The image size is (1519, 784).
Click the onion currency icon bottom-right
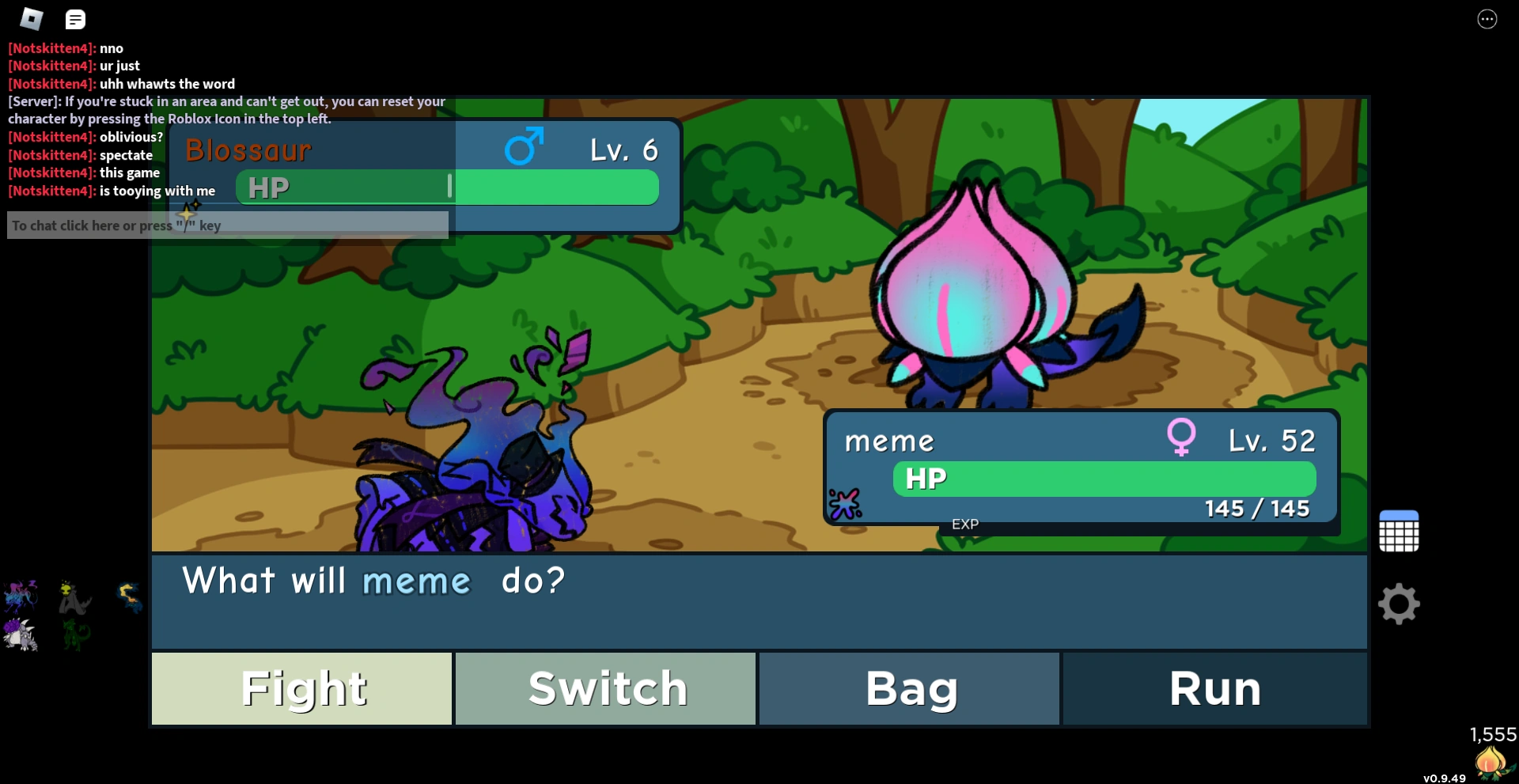pos(1491,762)
